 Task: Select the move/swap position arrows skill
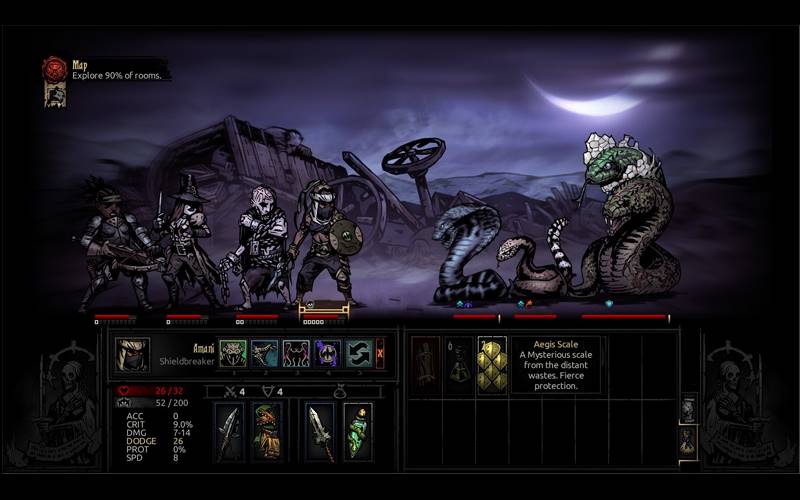click(x=359, y=354)
